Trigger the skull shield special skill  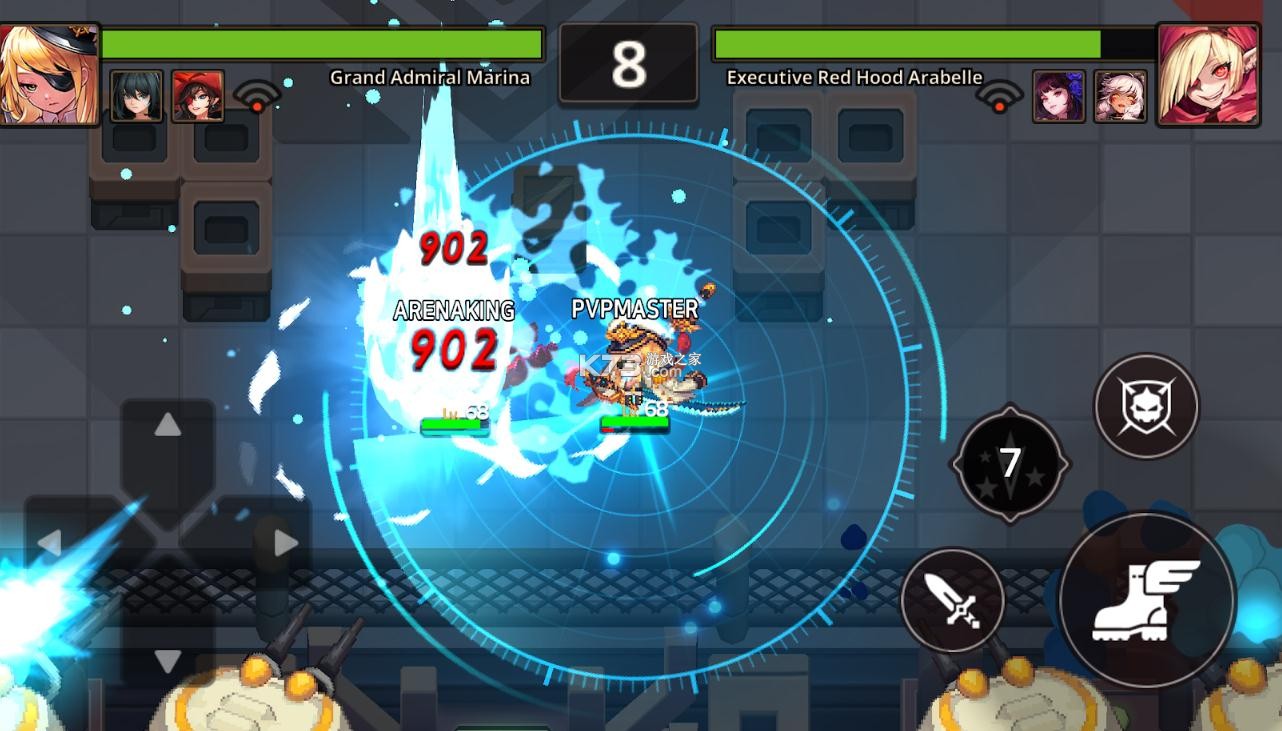pyautogui.click(x=1146, y=406)
